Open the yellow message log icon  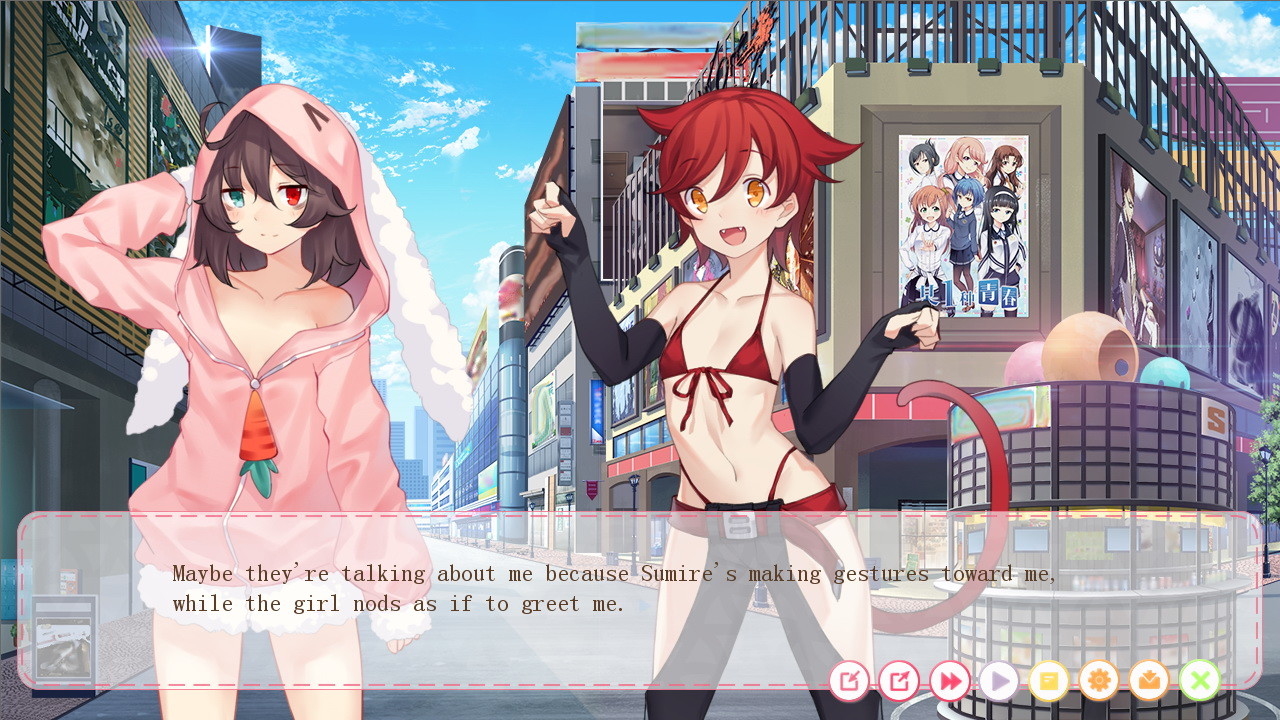[1049, 682]
